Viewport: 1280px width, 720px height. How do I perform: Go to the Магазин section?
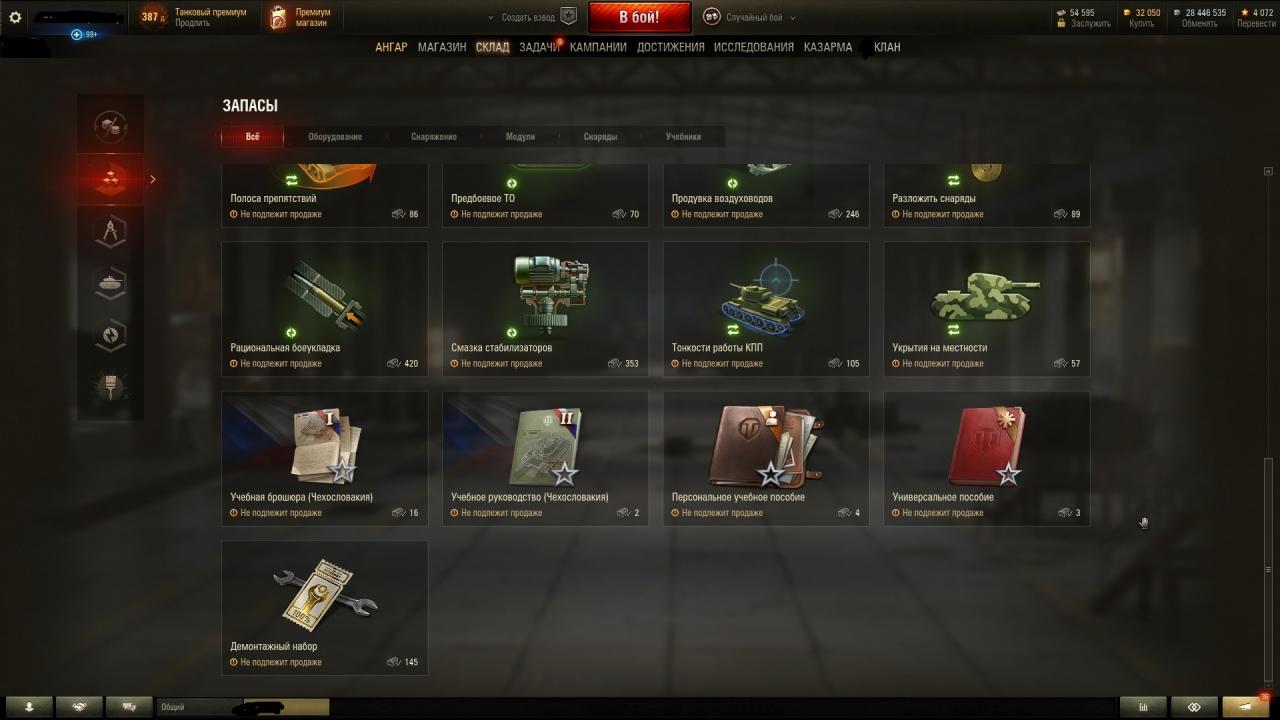(x=442, y=47)
